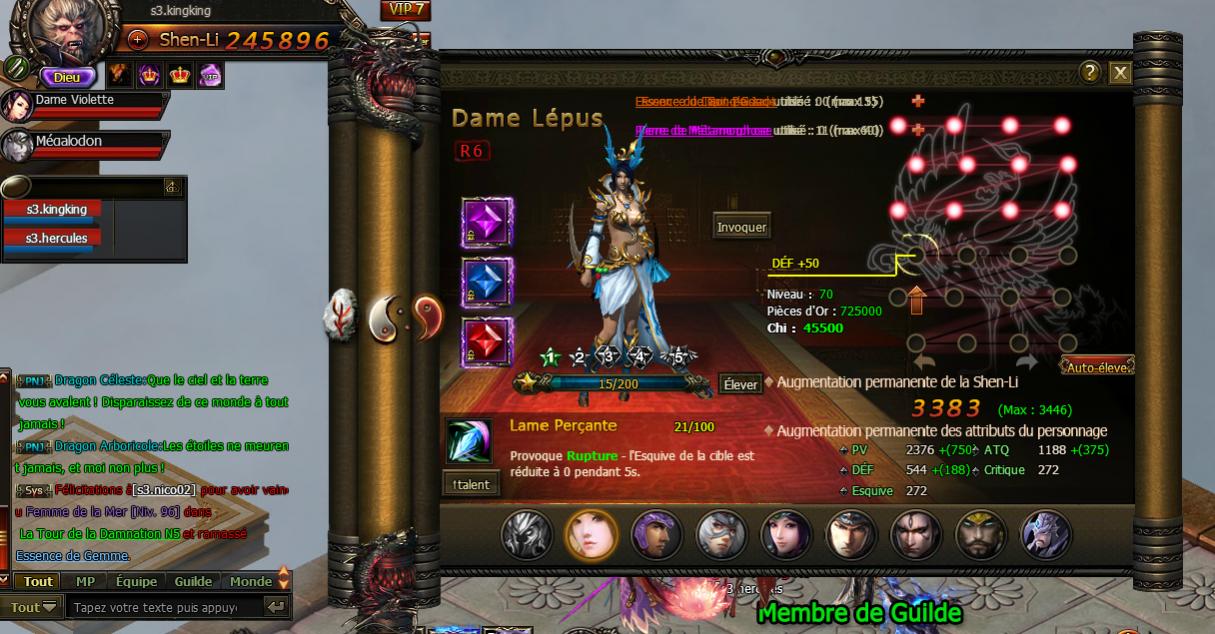Viewport: 1215px width, 634px height.
Task: Upgrade talent with the talent button
Action: (x=471, y=484)
